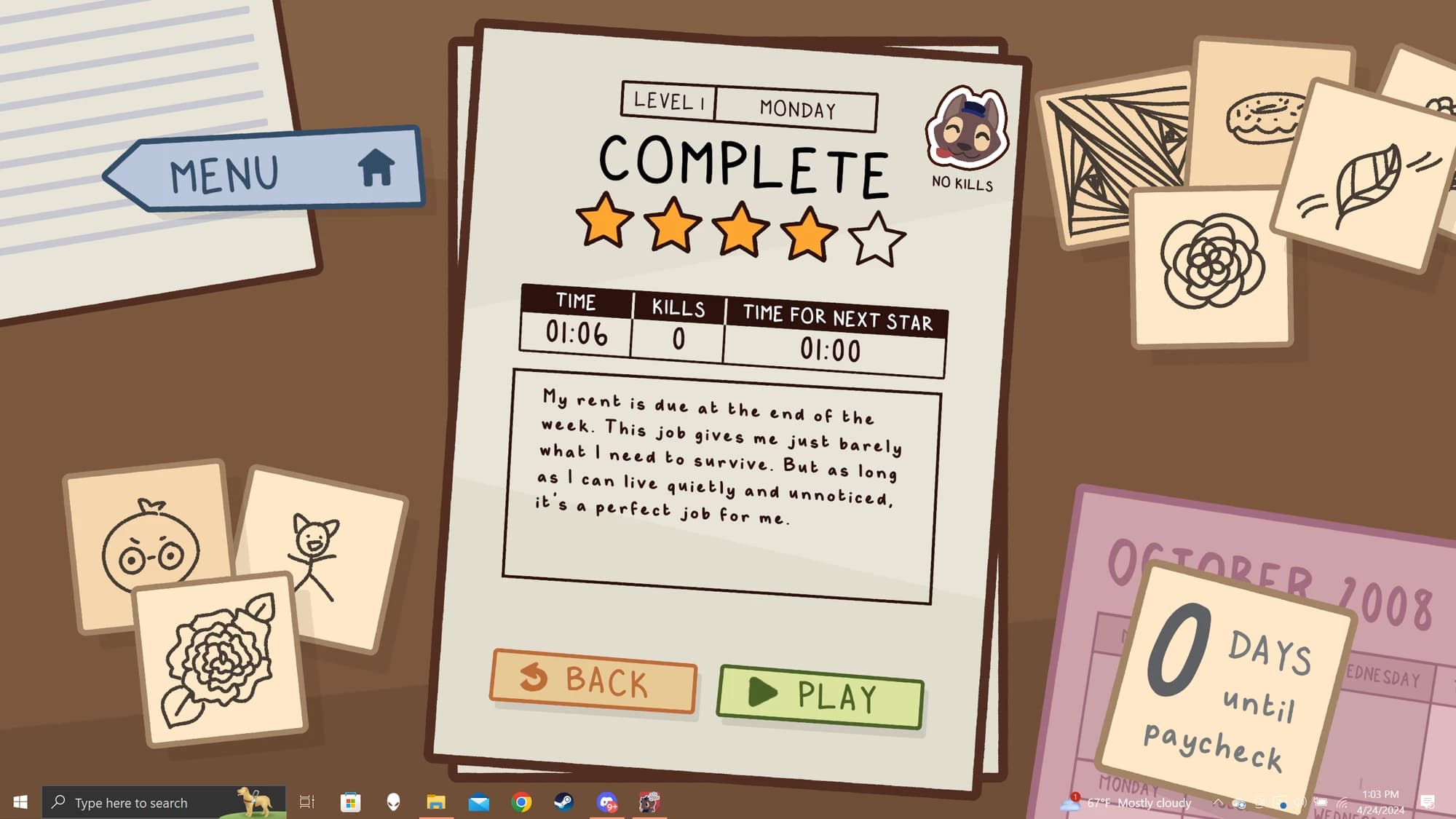Open Windows Start menu
This screenshot has width=1456, height=819.
click(x=20, y=802)
